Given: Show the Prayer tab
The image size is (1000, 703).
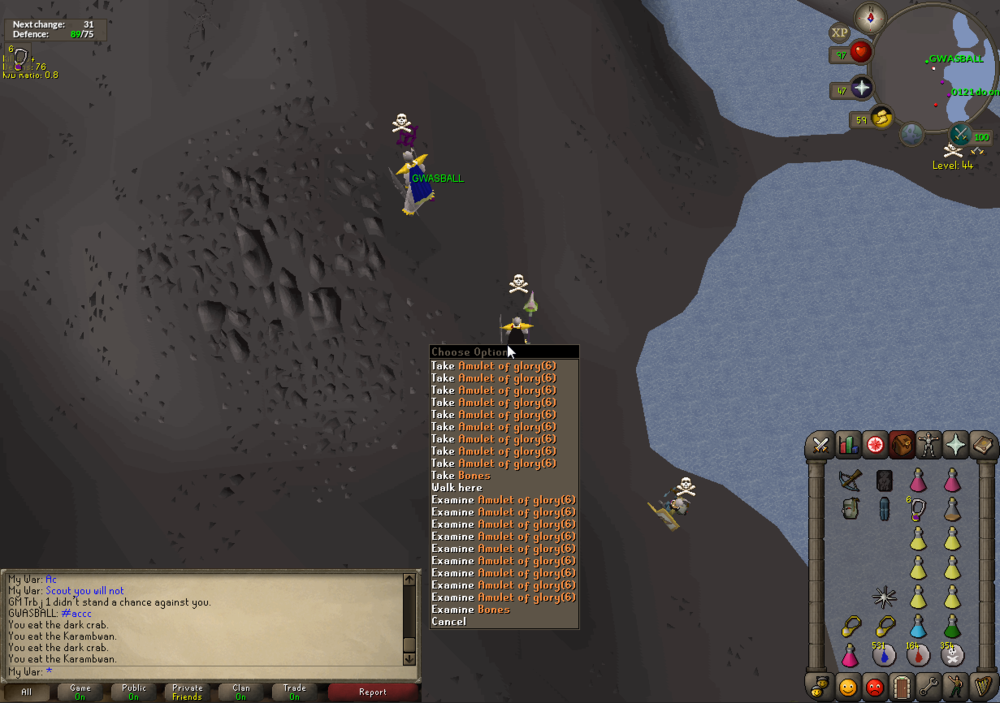Looking at the screenshot, I should point(956,445).
